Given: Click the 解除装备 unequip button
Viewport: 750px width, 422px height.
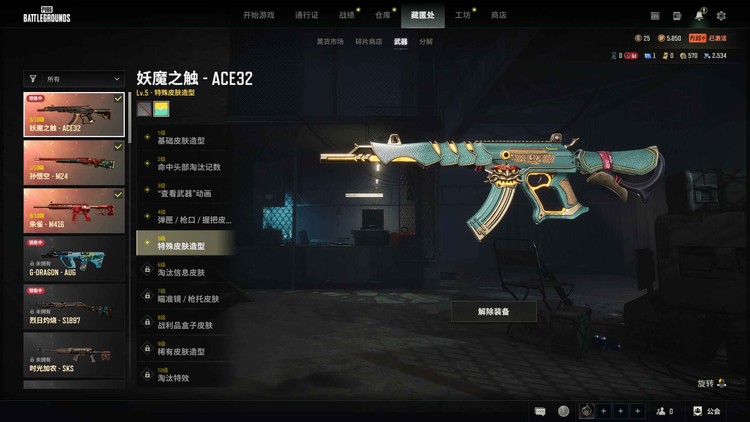Looking at the screenshot, I should point(493,312).
